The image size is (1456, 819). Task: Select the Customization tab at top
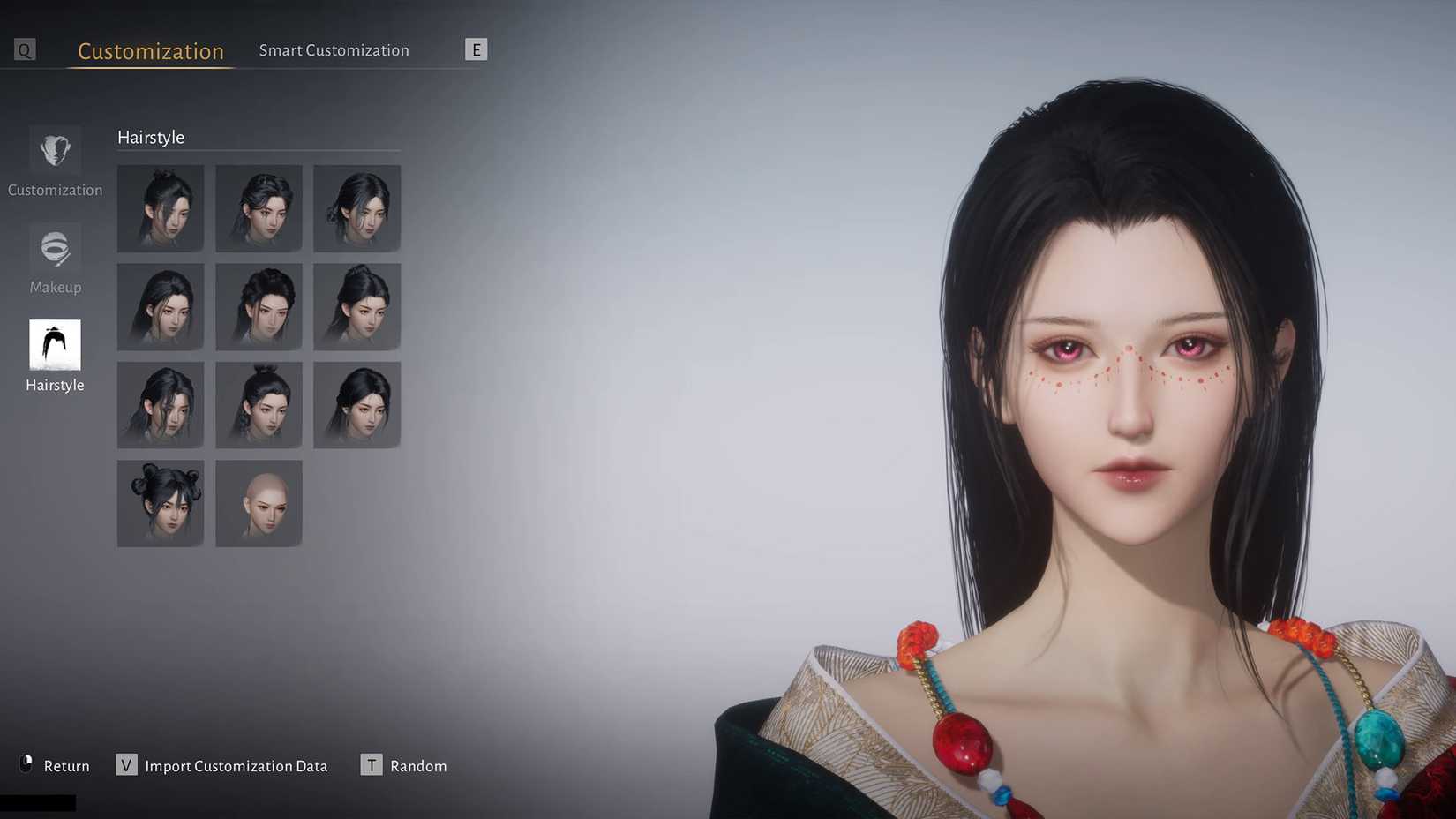[x=151, y=51]
